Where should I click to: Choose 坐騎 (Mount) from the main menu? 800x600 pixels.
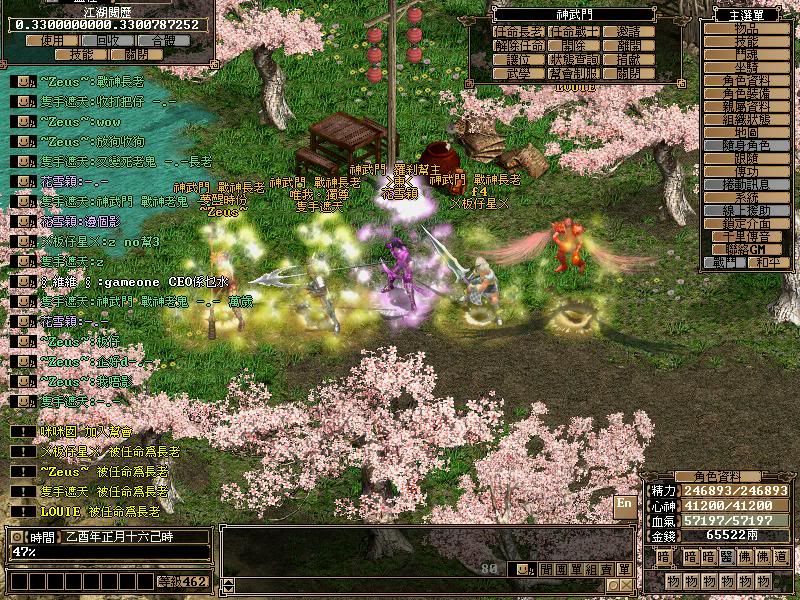(746, 67)
